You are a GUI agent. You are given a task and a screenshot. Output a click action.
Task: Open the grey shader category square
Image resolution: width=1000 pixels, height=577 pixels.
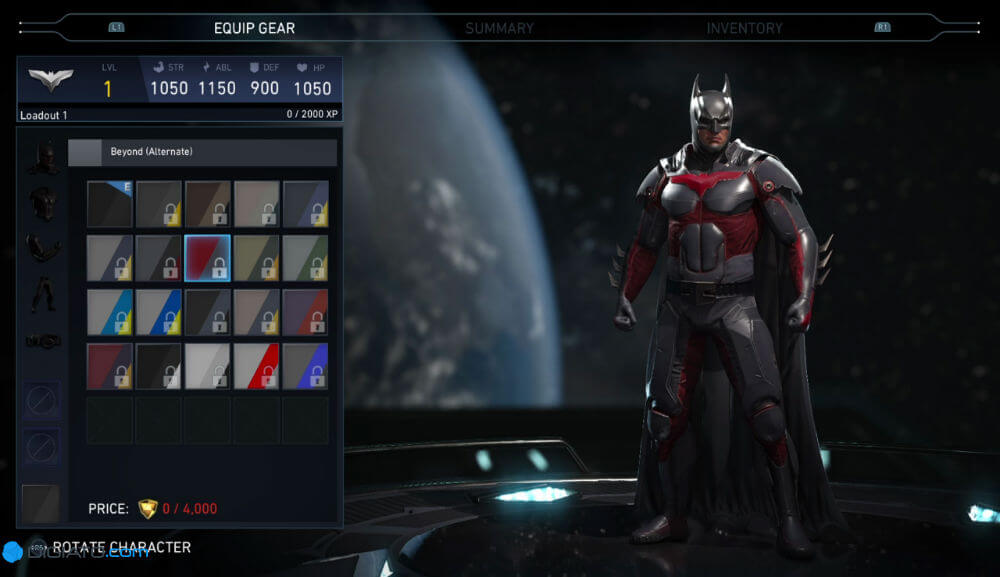coord(41,503)
